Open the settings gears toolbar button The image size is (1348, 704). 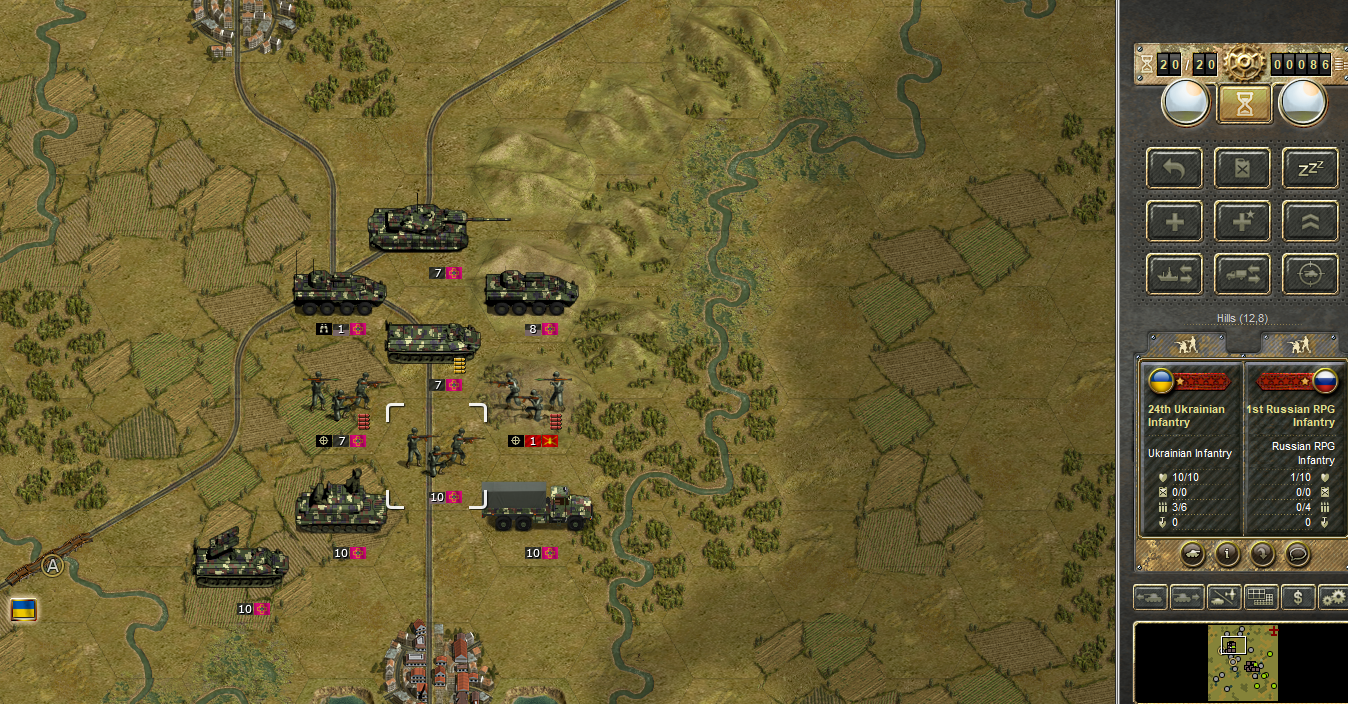click(1333, 598)
